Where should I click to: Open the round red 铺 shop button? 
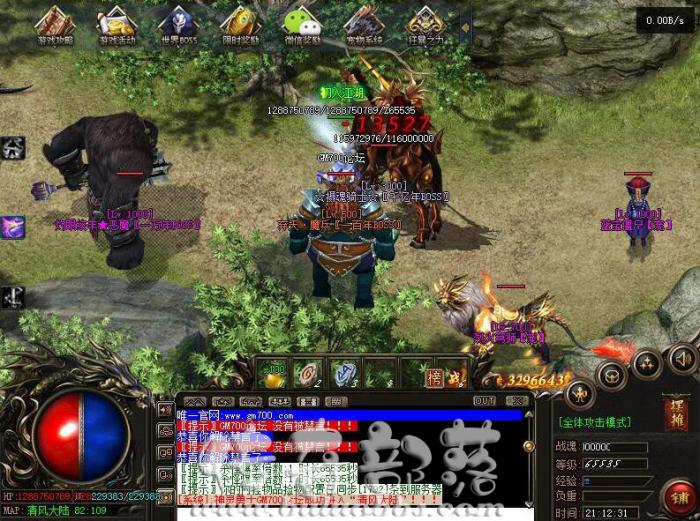pos(678,494)
